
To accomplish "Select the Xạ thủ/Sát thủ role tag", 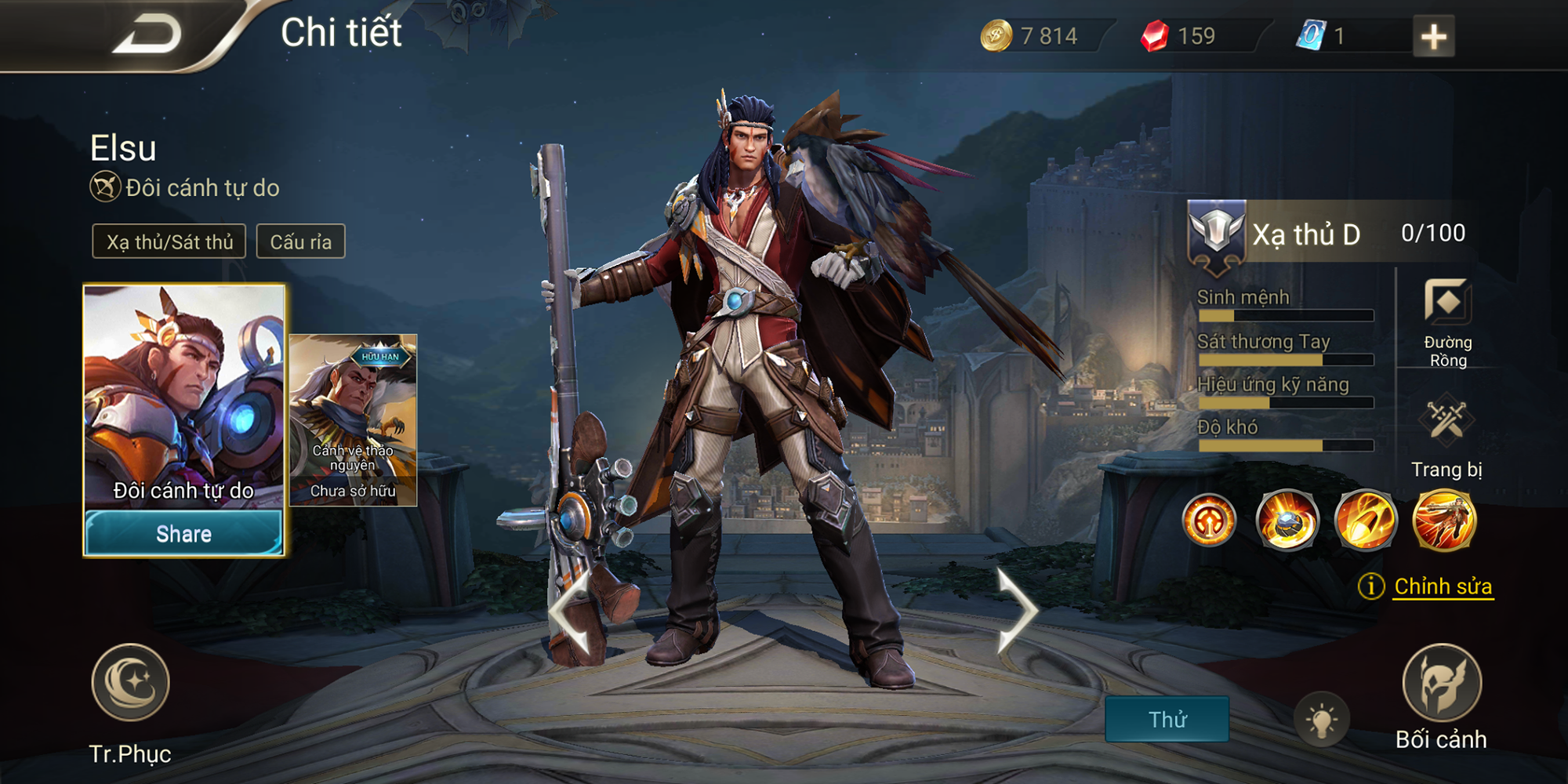I will coord(169,241).
